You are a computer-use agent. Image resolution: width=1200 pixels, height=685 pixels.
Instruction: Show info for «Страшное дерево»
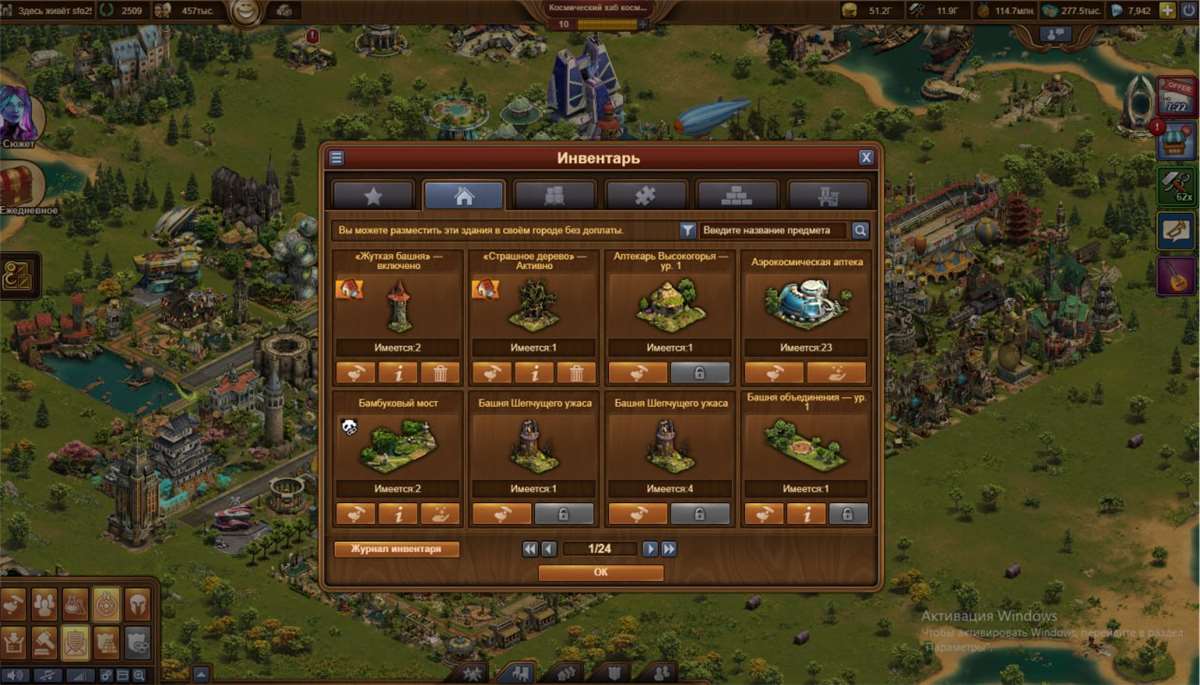(x=535, y=373)
